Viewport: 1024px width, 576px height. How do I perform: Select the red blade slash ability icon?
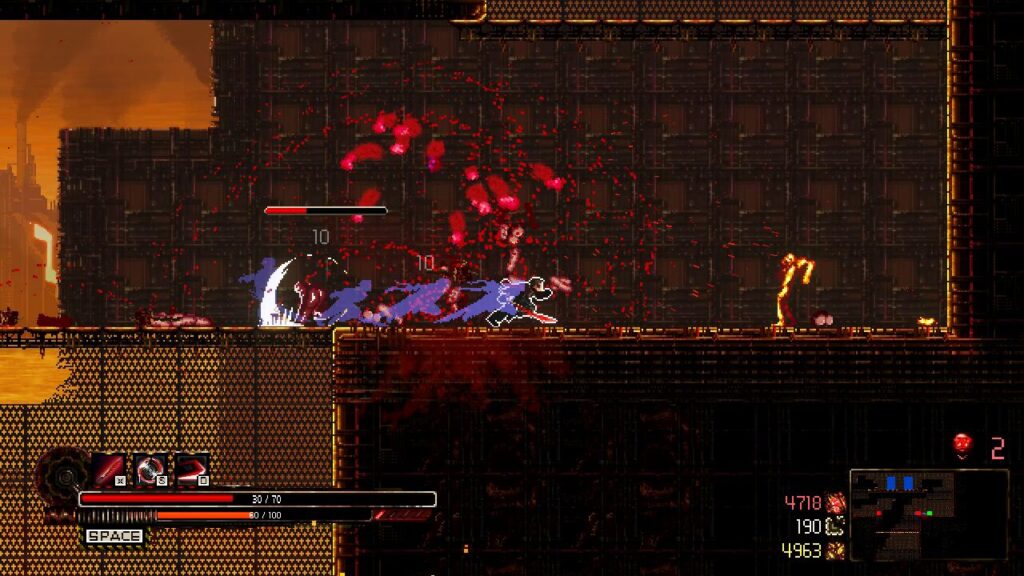point(110,468)
